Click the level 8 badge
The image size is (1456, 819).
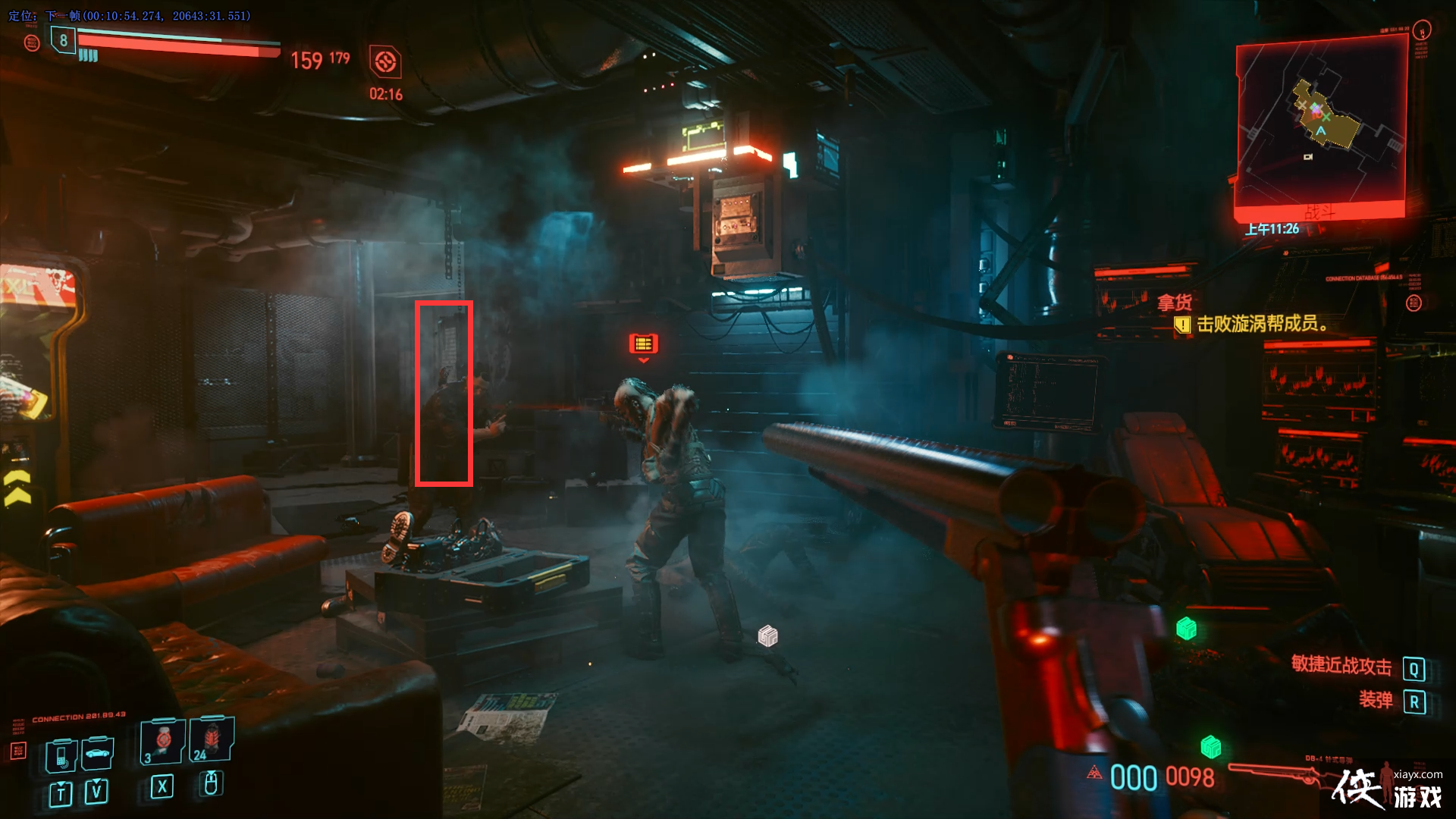(63, 40)
